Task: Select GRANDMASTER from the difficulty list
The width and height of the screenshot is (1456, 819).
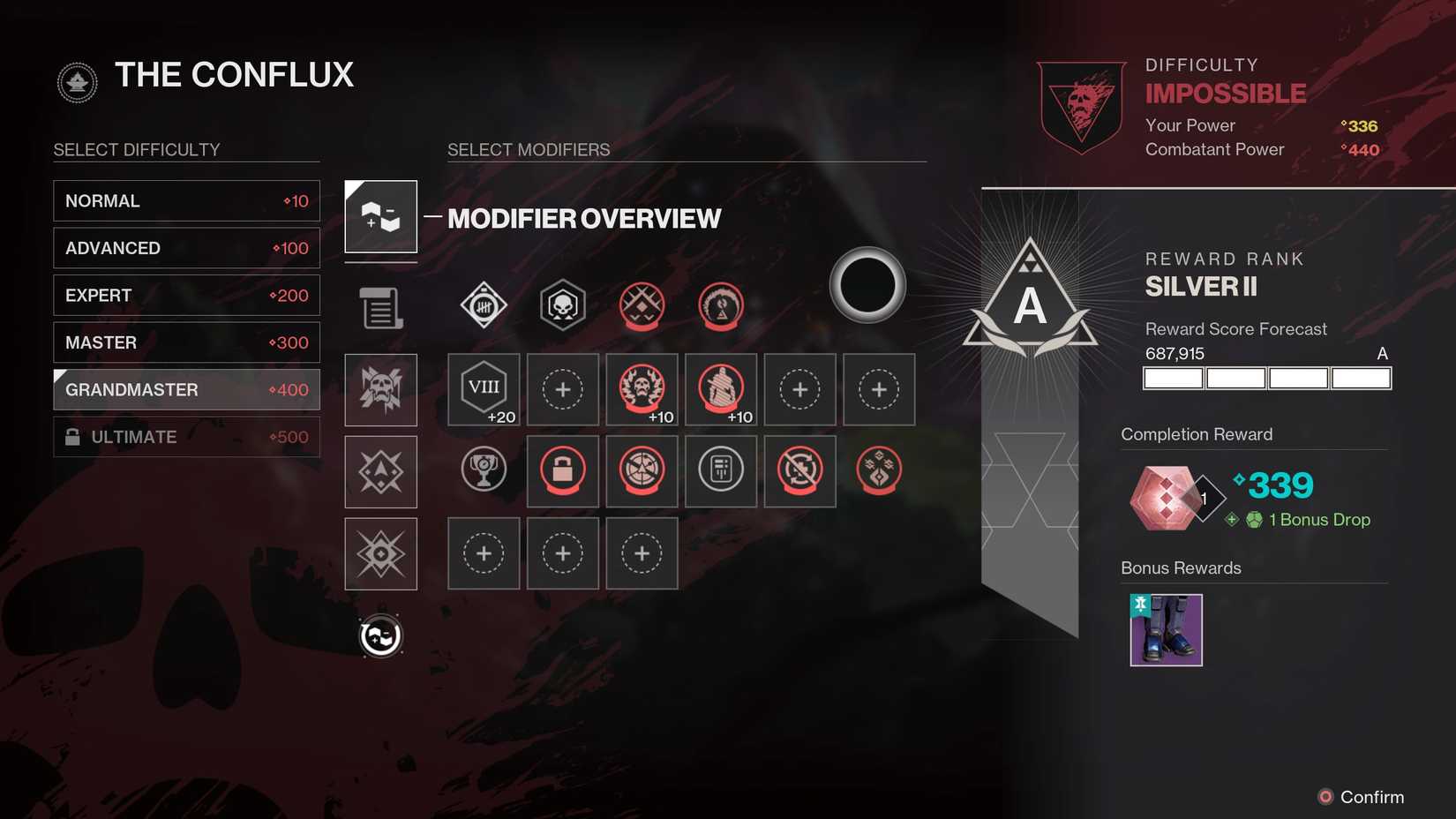Action: point(186,389)
